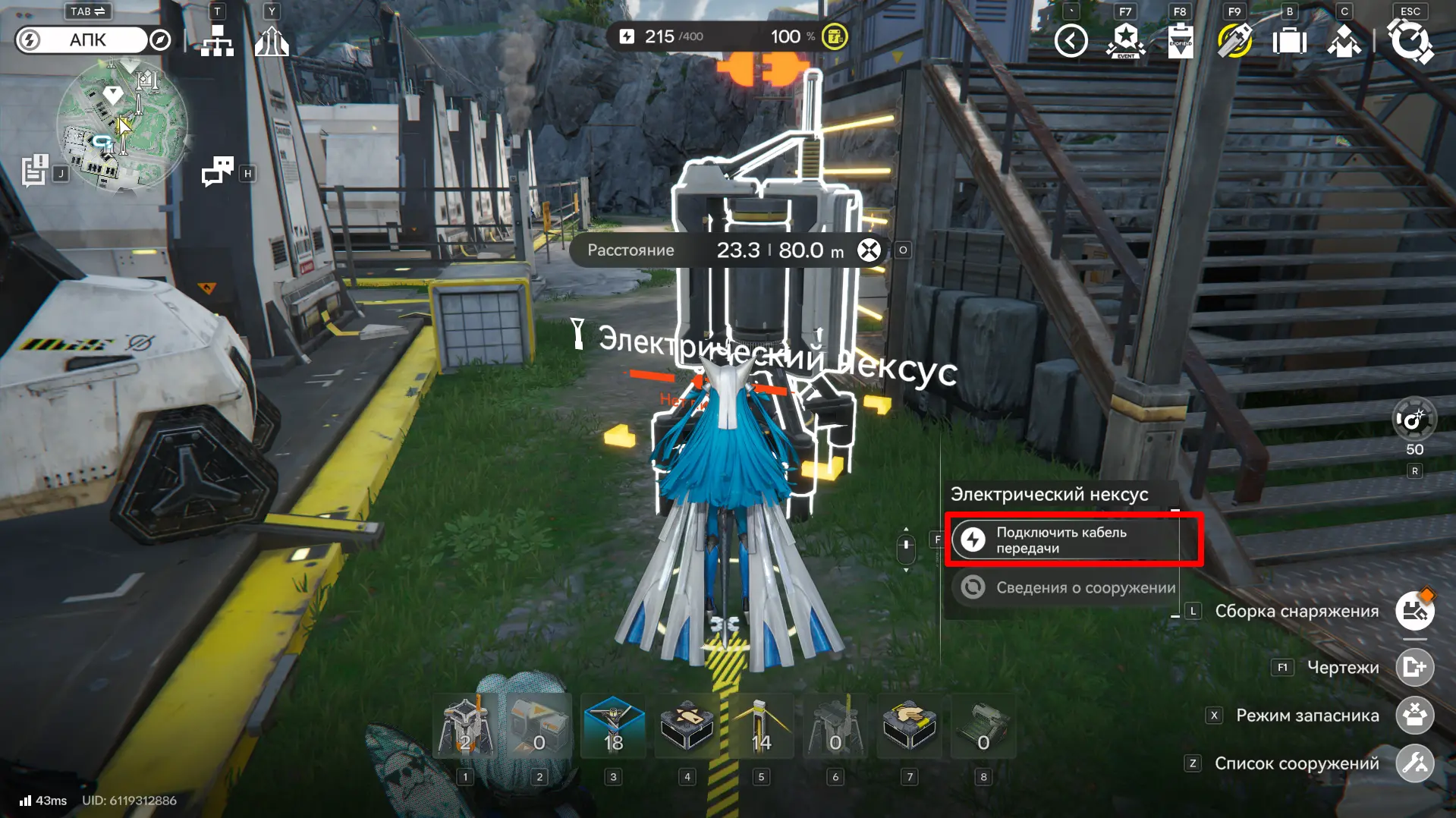Open the event star icon

click(x=1126, y=41)
